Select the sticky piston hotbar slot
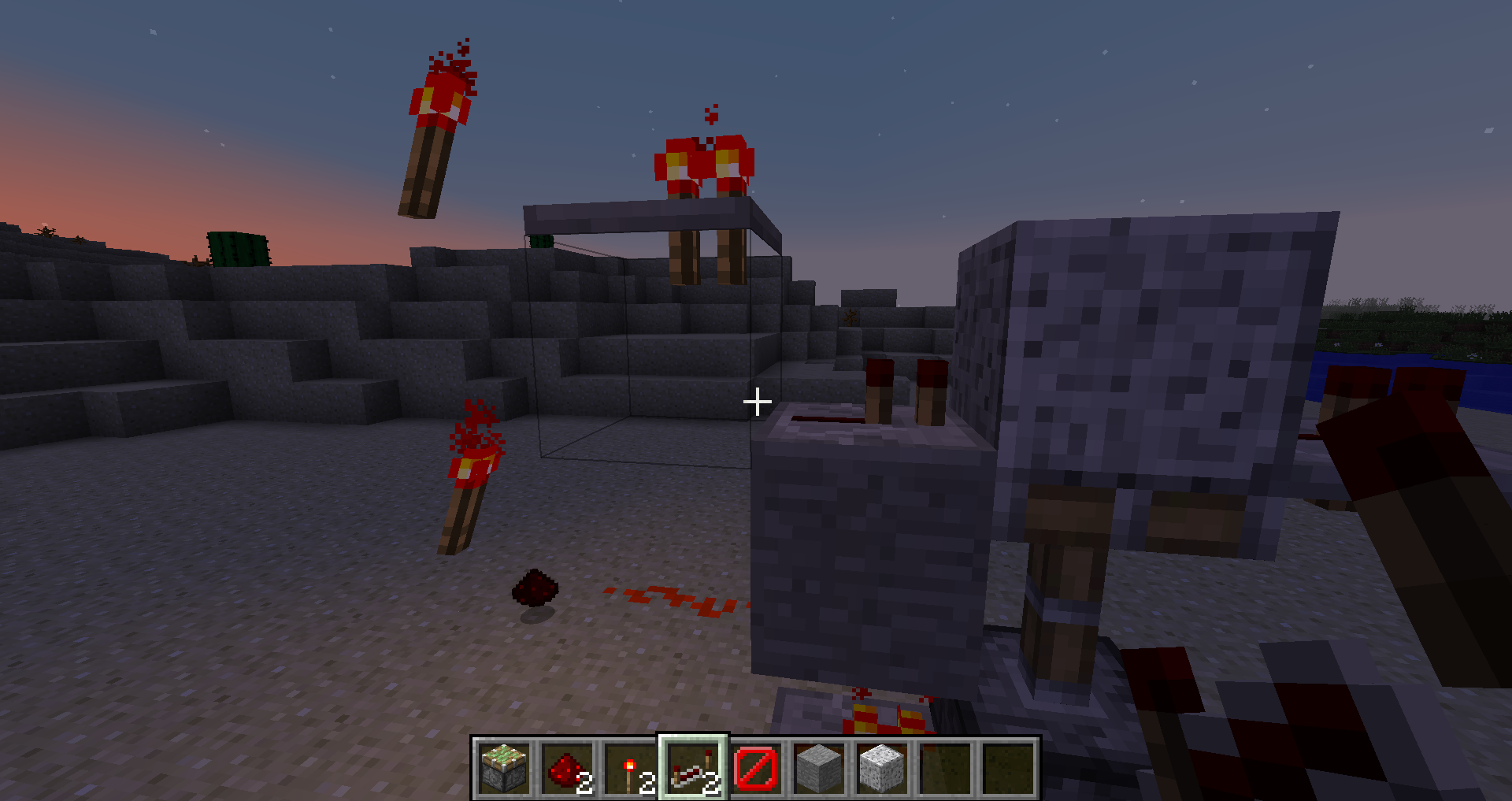 coord(504,768)
